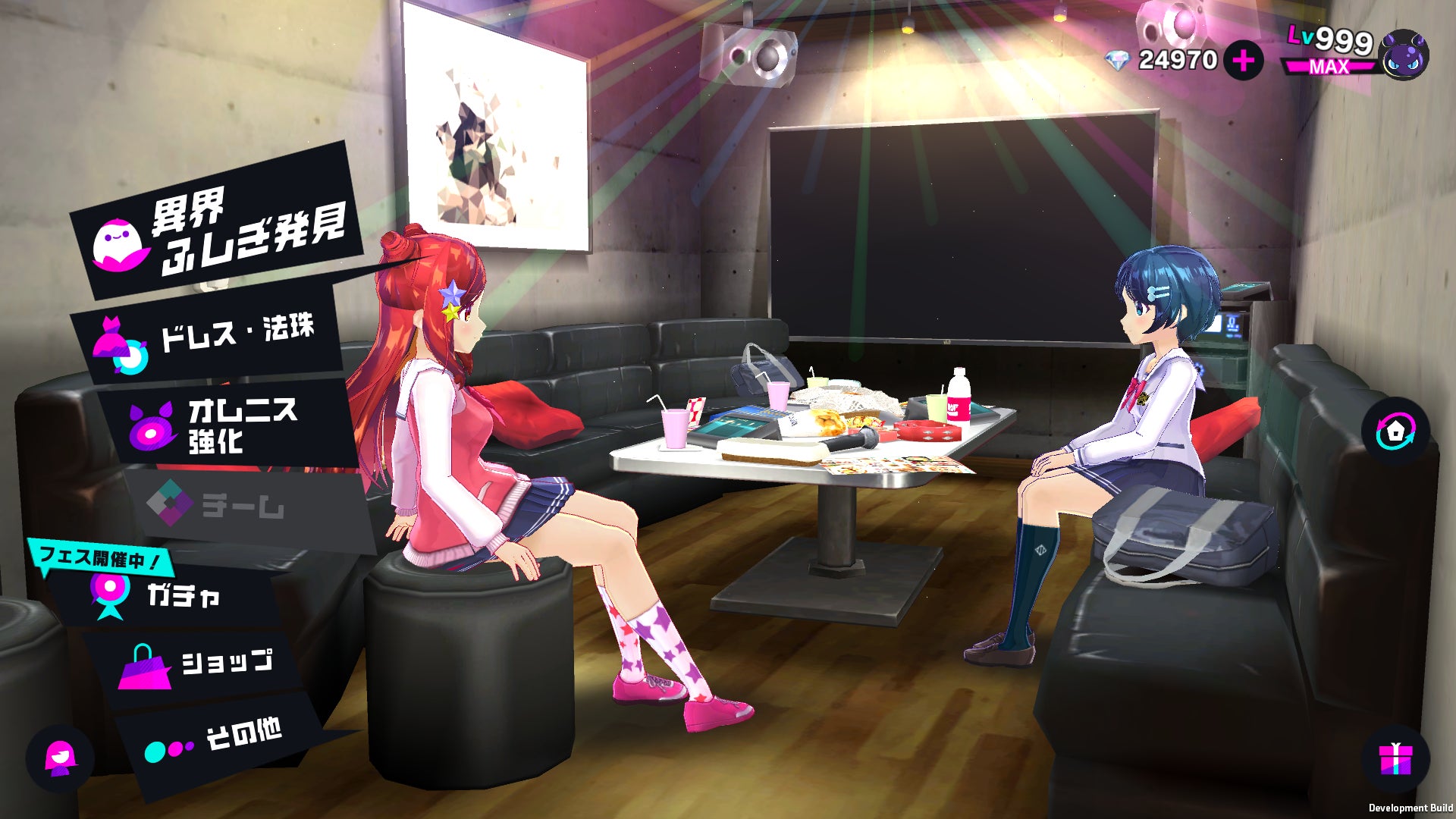The width and height of the screenshot is (1456, 819).
Task: Click the pink-haired character icon button
Action: pyautogui.click(x=60, y=758)
